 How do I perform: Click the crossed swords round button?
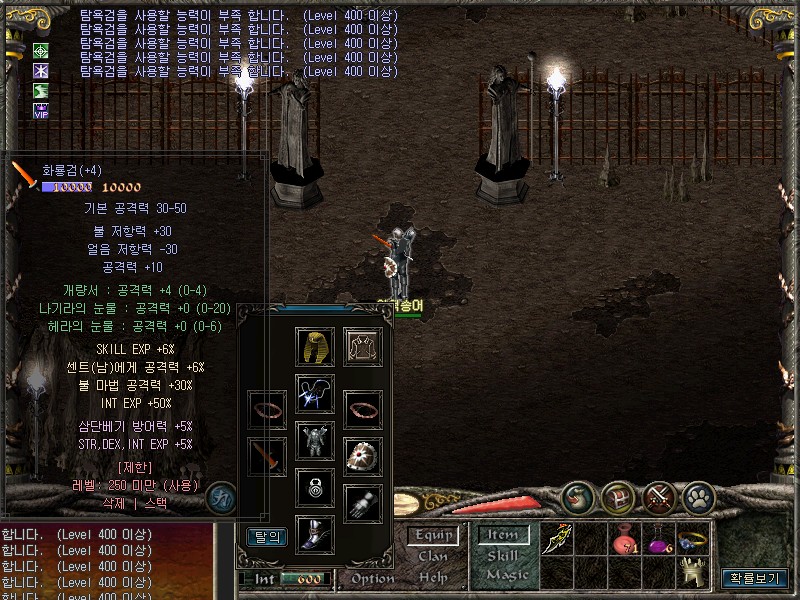click(659, 497)
